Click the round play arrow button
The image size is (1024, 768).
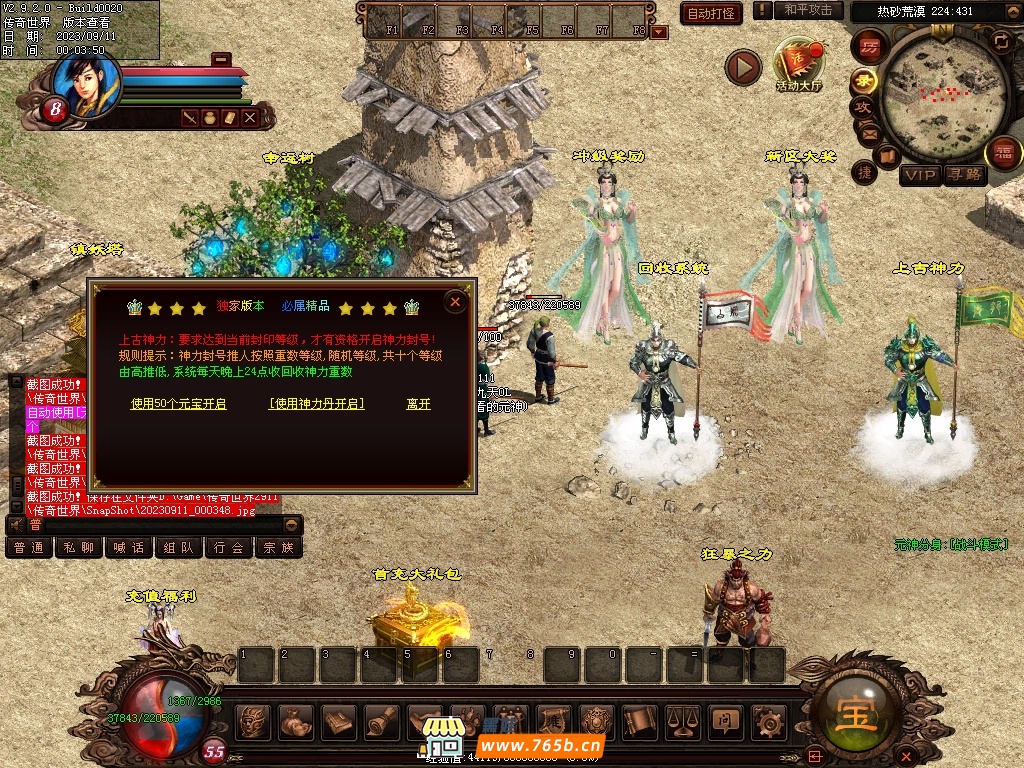click(743, 67)
